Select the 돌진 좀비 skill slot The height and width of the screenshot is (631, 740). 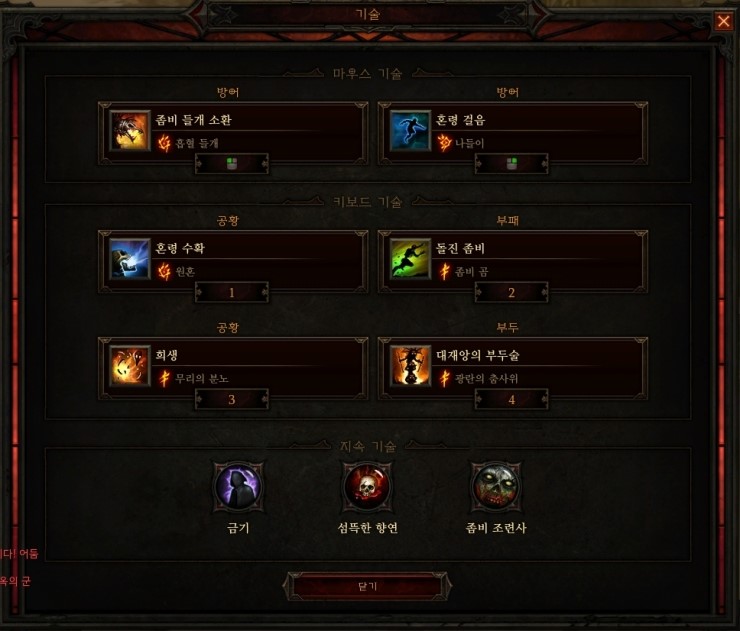point(513,260)
